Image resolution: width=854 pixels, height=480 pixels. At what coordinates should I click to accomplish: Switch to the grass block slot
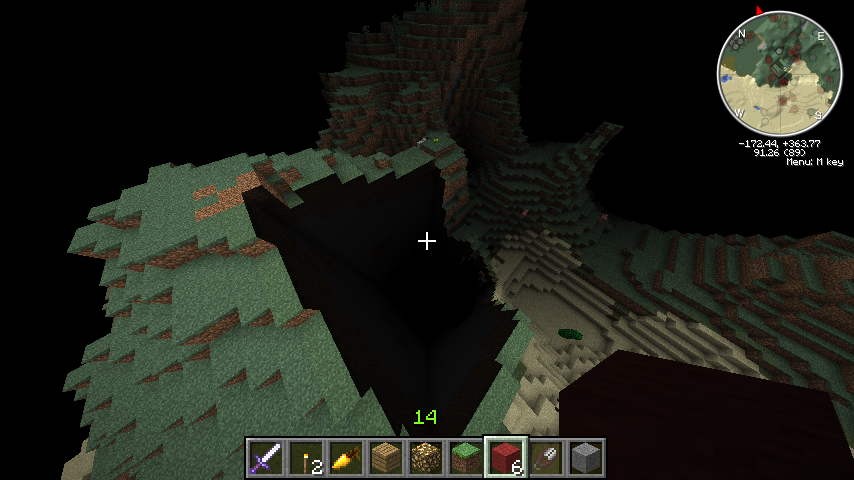click(x=465, y=457)
